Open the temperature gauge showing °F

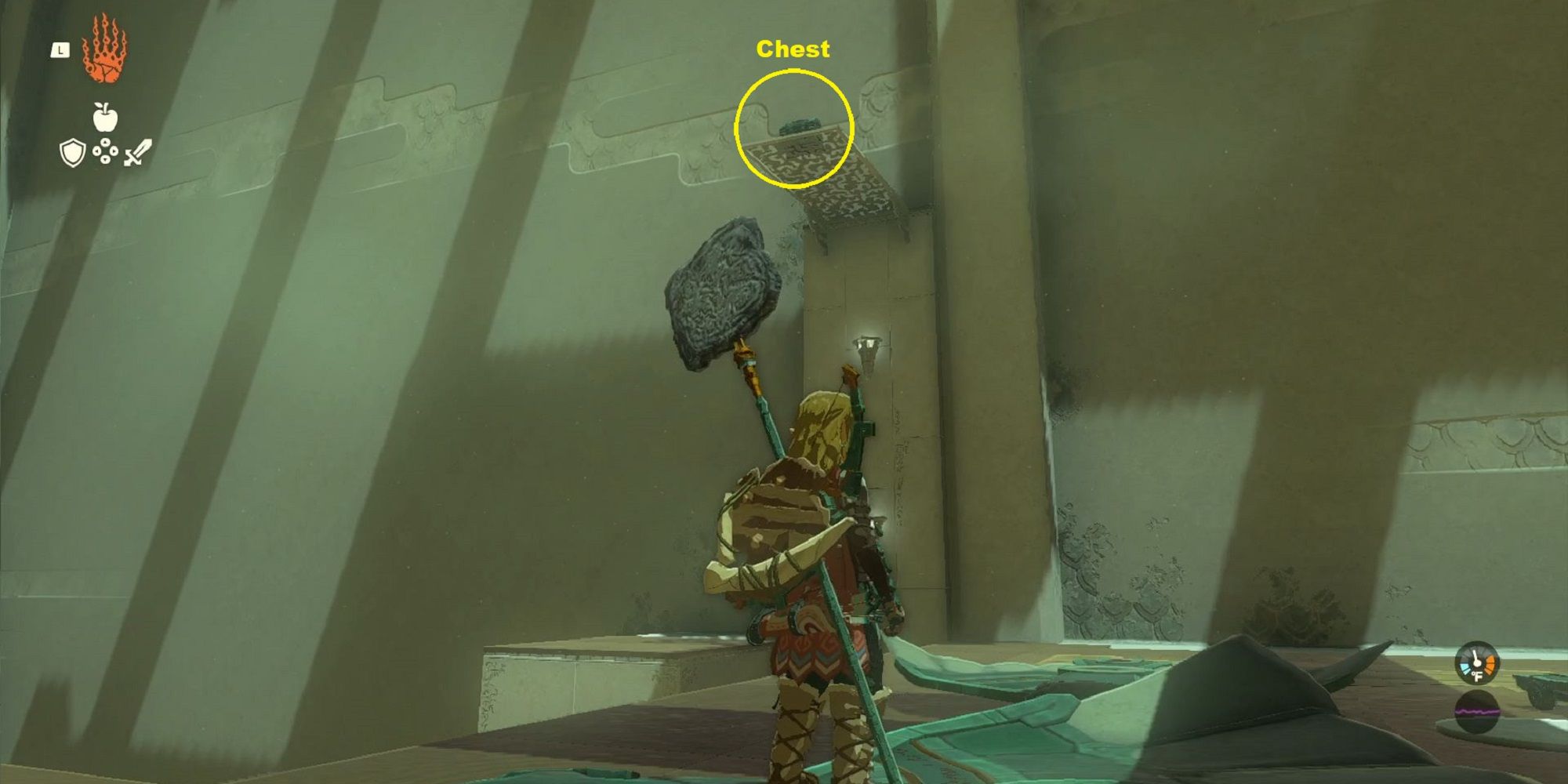[1477, 664]
